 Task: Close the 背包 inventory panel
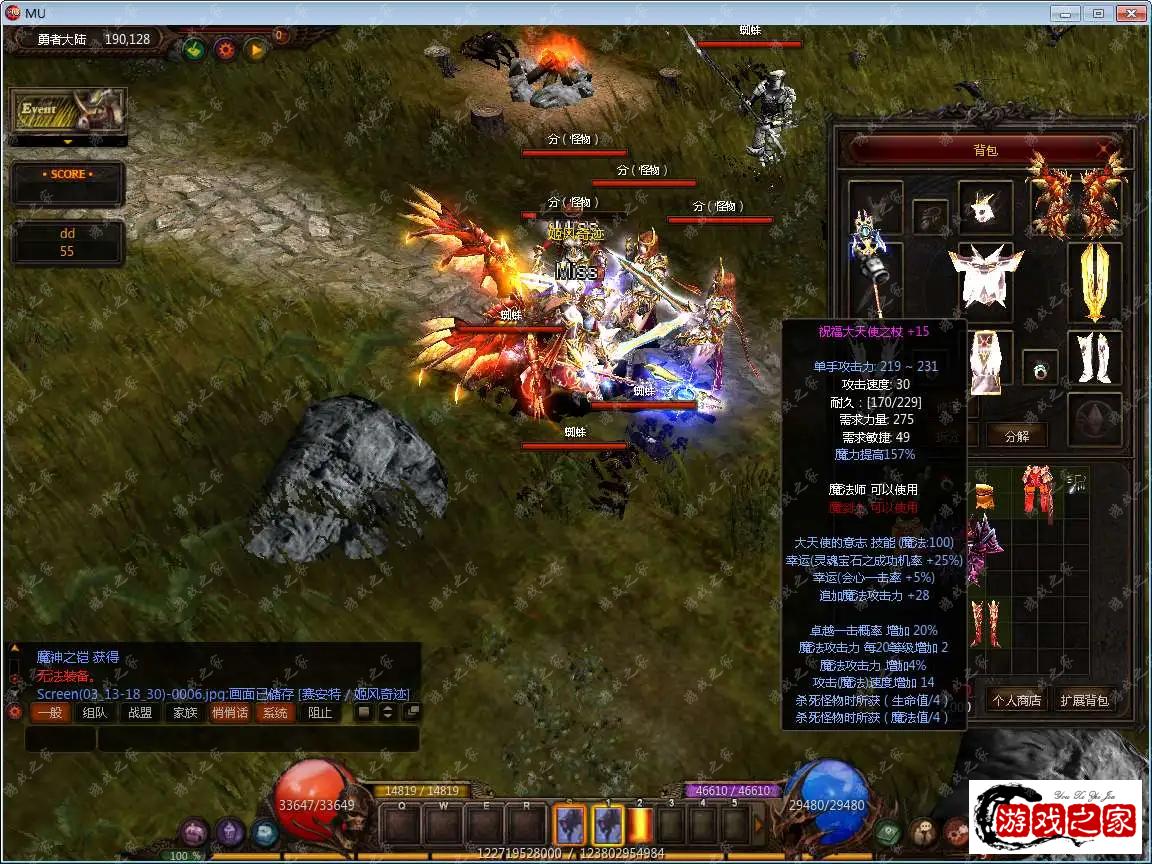pyautogui.click(x=1105, y=149)
